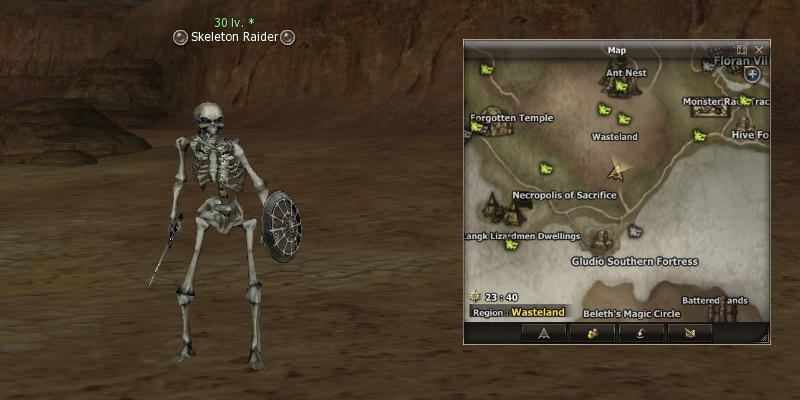This screenshot has width=800, height=400.
Task: Click Gludio Southern Fortress on the map
Action: point(634,261)
